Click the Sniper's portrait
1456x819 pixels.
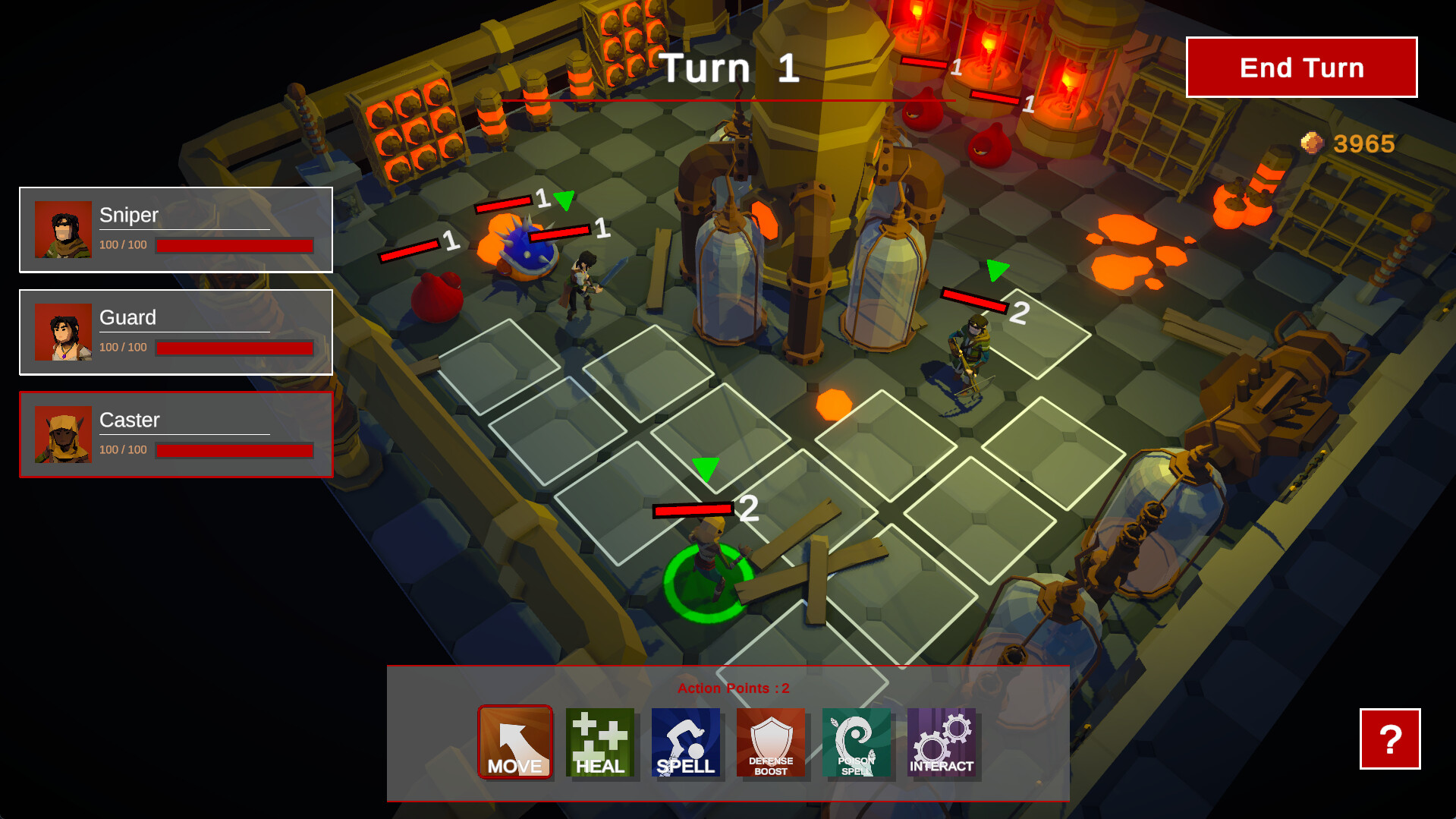(x=64, y=228)
